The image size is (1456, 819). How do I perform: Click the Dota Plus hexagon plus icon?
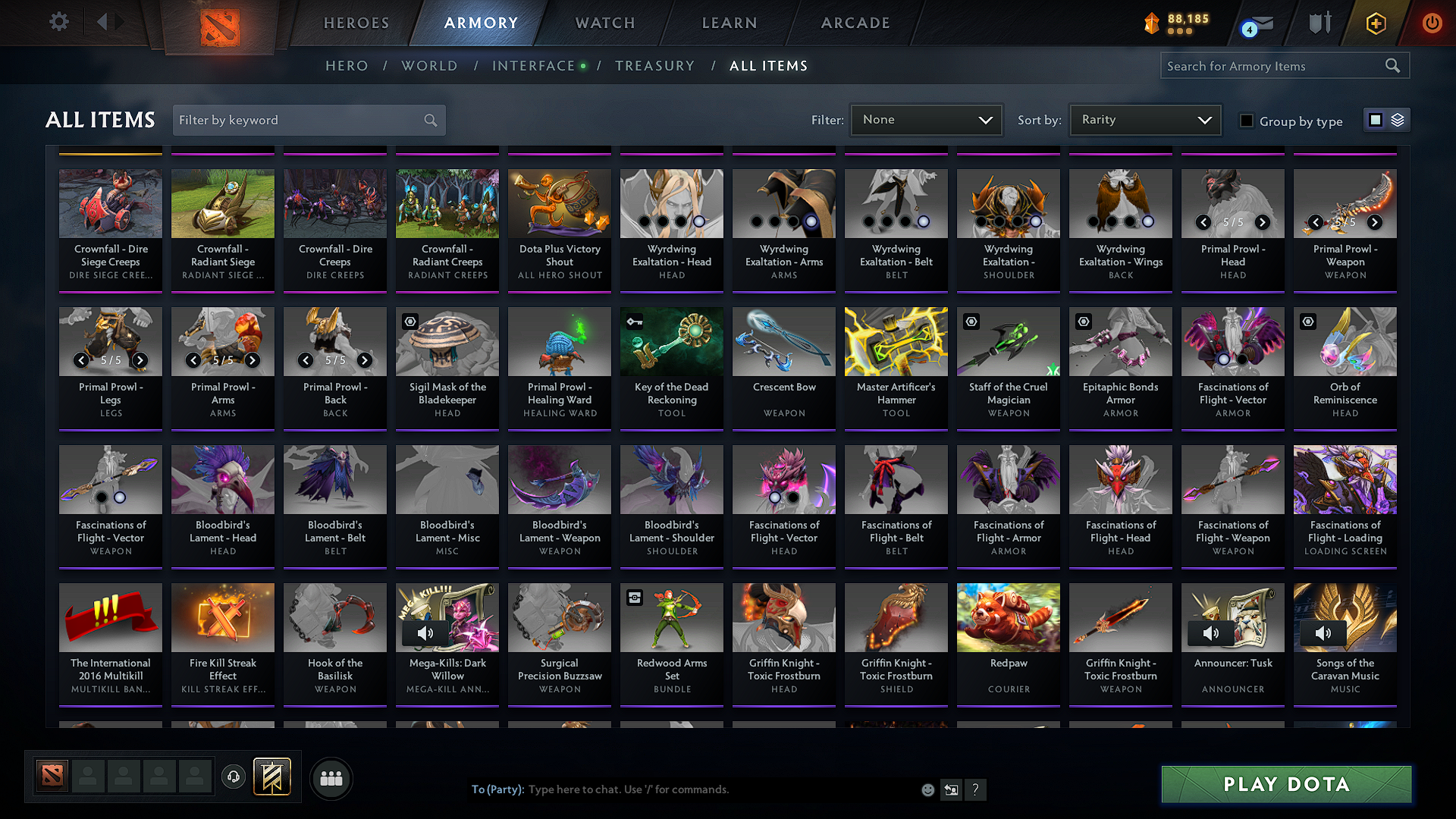1375,23
